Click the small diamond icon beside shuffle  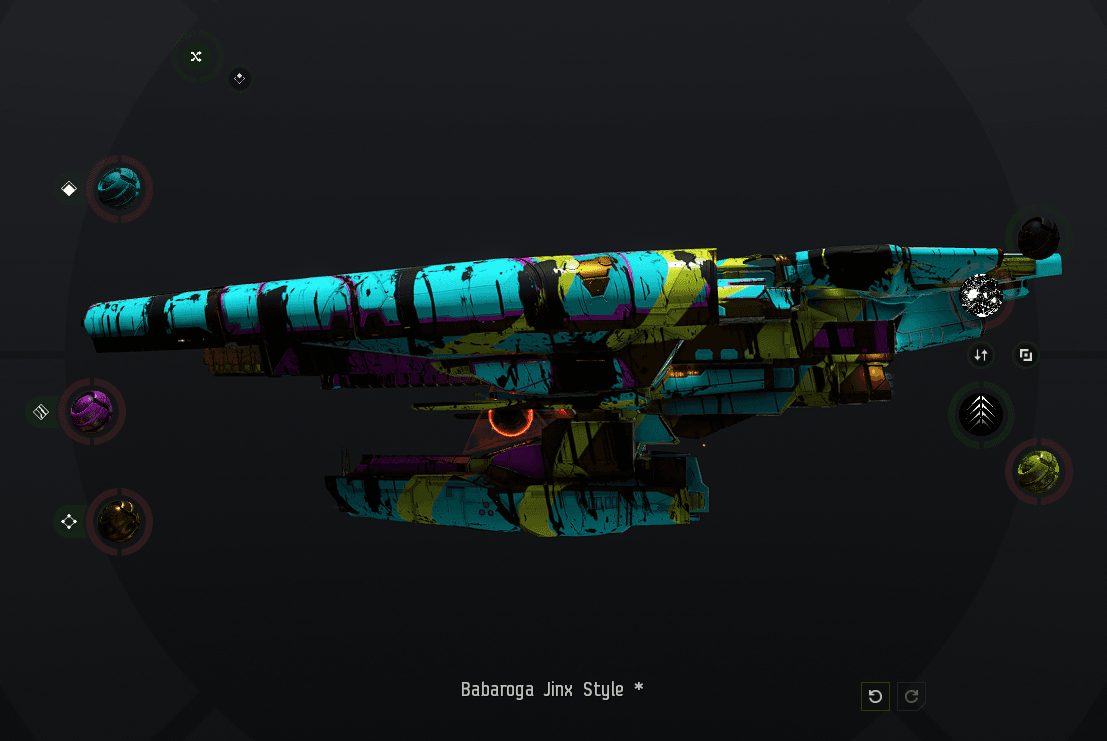[x=239, y=78]
